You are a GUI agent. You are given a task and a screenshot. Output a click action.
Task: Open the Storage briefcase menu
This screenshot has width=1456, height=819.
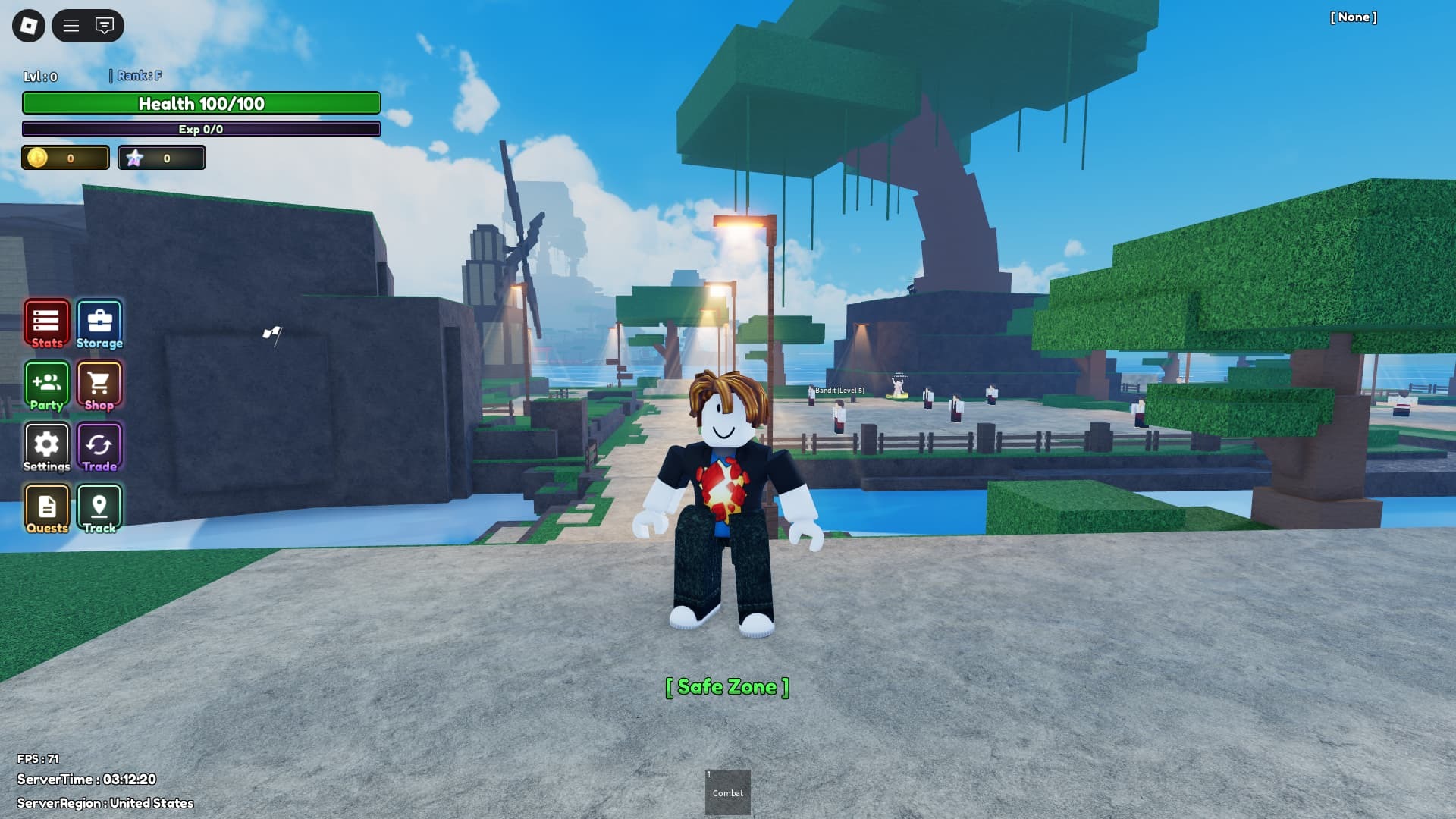tap(99, 322)
